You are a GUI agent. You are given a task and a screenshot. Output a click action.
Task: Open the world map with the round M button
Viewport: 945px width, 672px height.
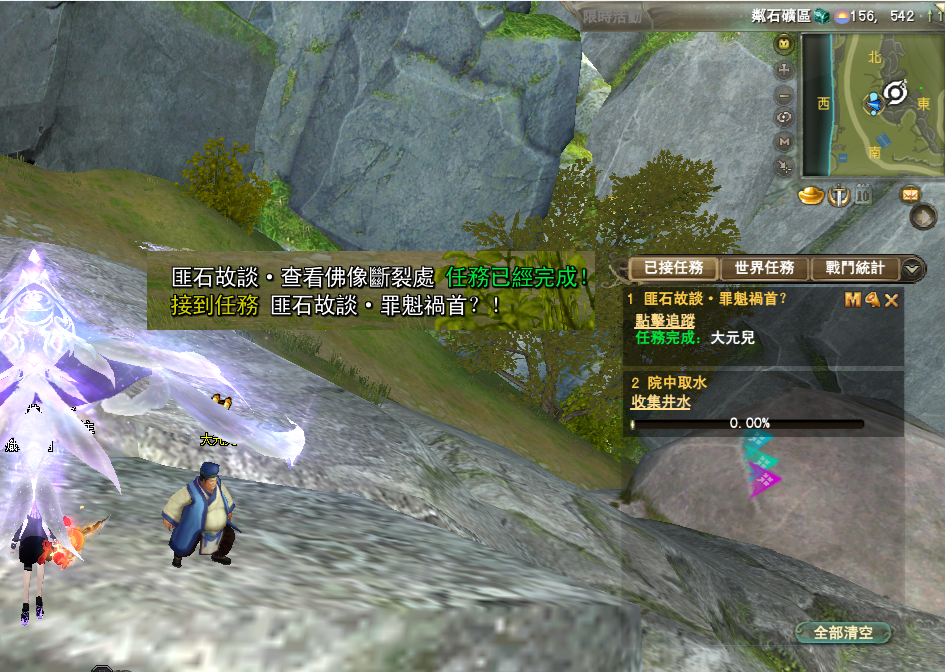pyautogui.click(x=784, y=142)
